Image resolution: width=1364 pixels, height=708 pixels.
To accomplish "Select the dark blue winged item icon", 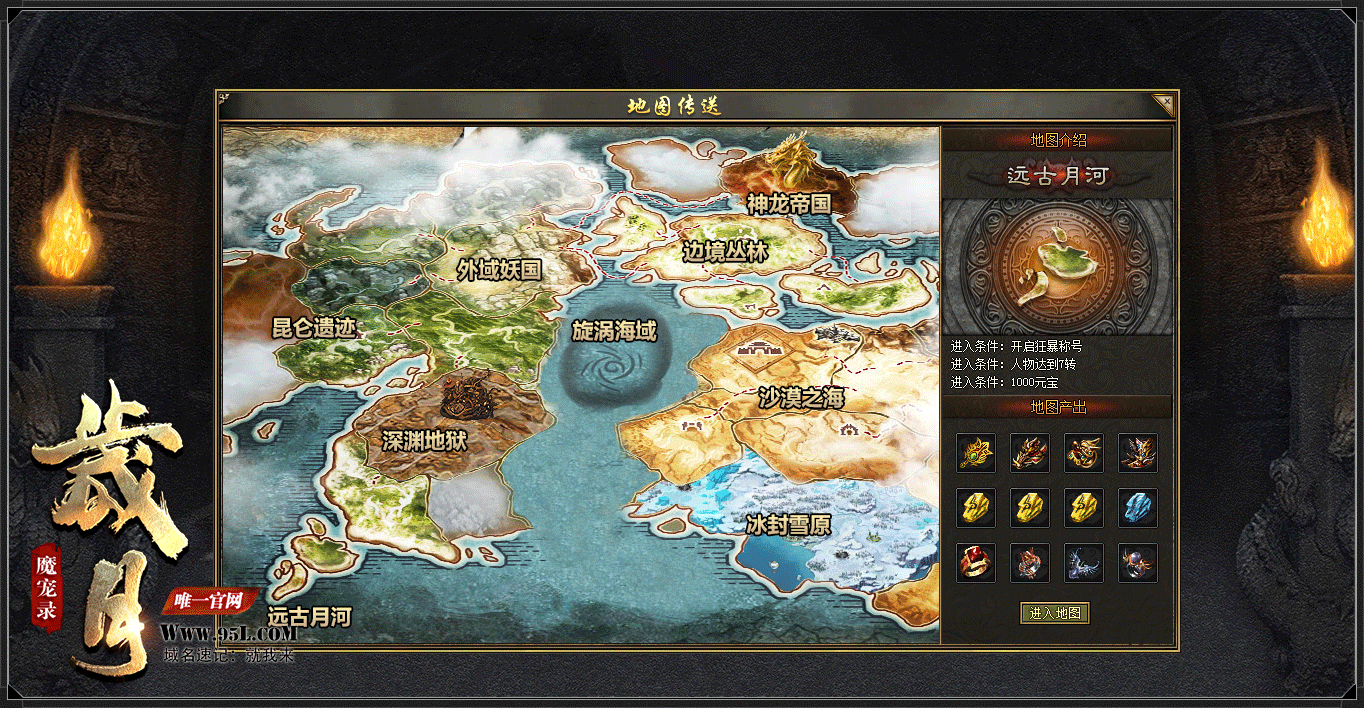I will point(1083,563).
